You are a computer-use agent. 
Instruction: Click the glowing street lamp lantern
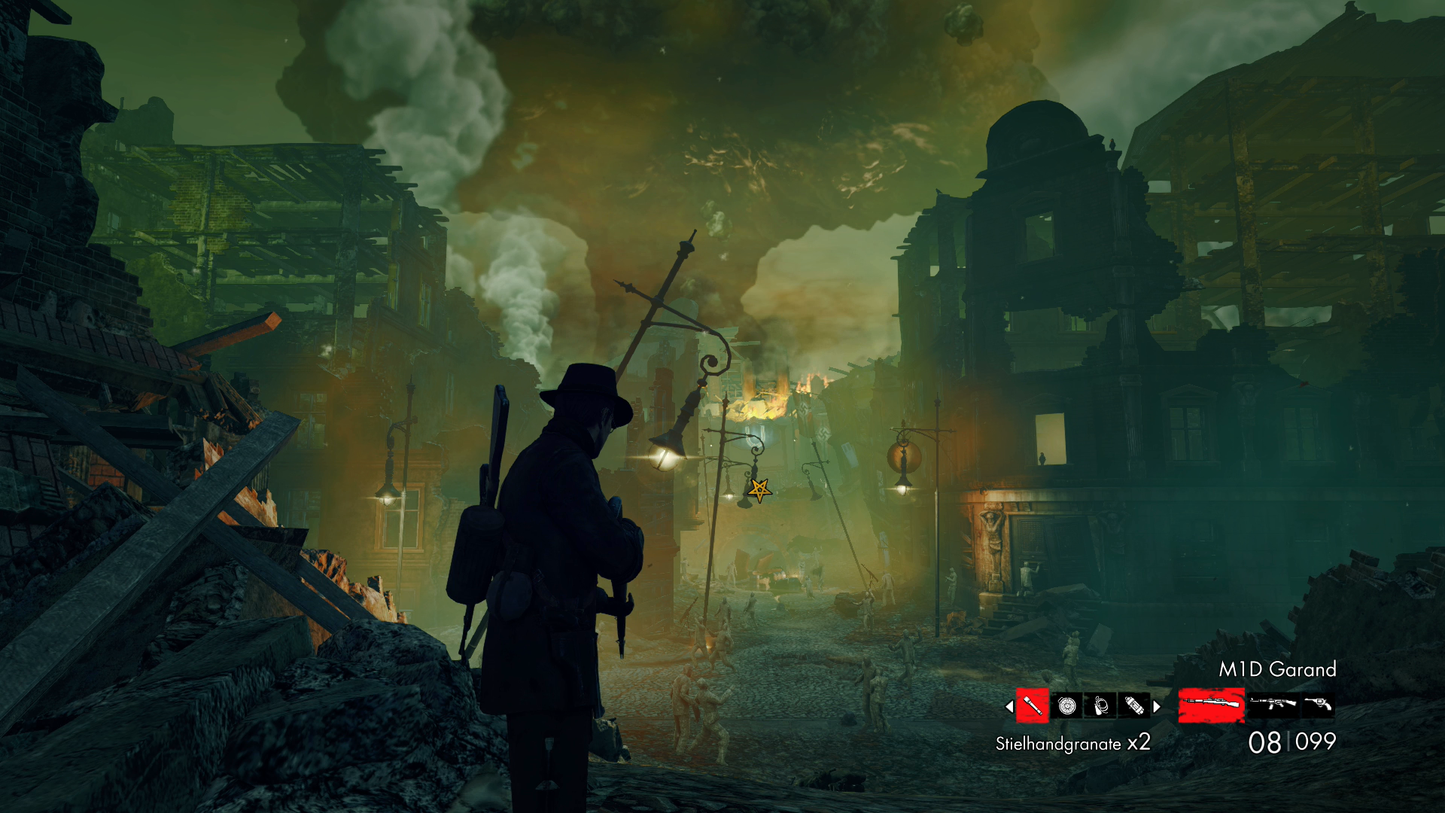tap(666, 456)
